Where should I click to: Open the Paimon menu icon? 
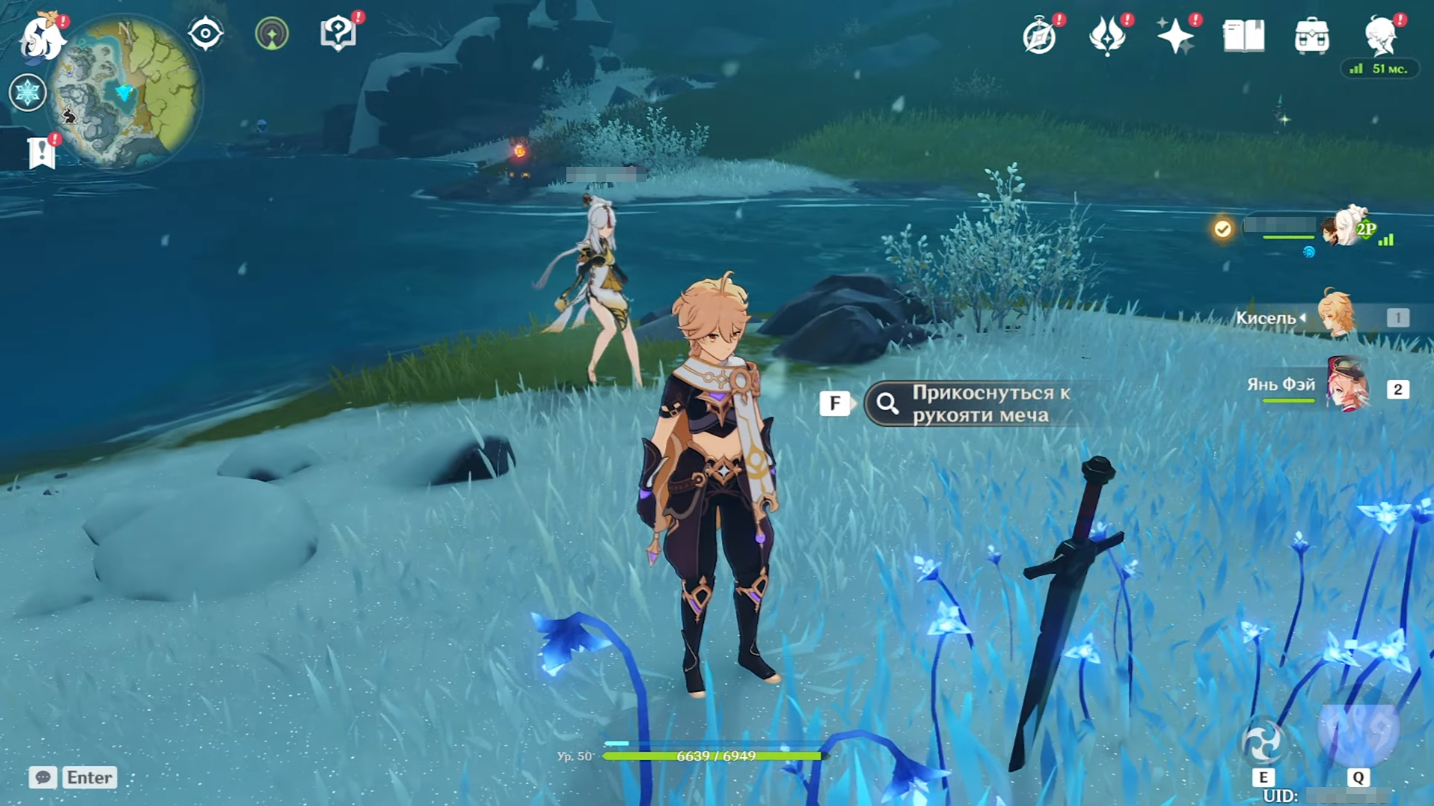click(42, 36)
